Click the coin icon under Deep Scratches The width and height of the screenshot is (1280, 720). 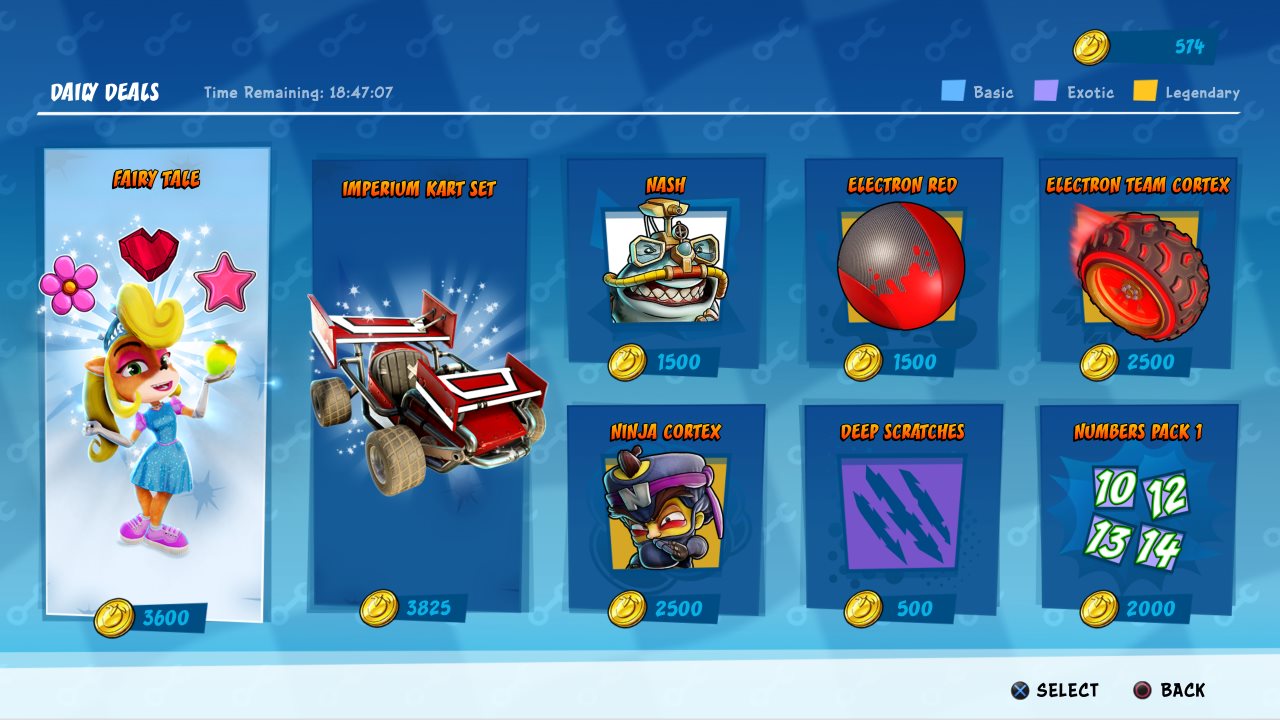[863, 610]
